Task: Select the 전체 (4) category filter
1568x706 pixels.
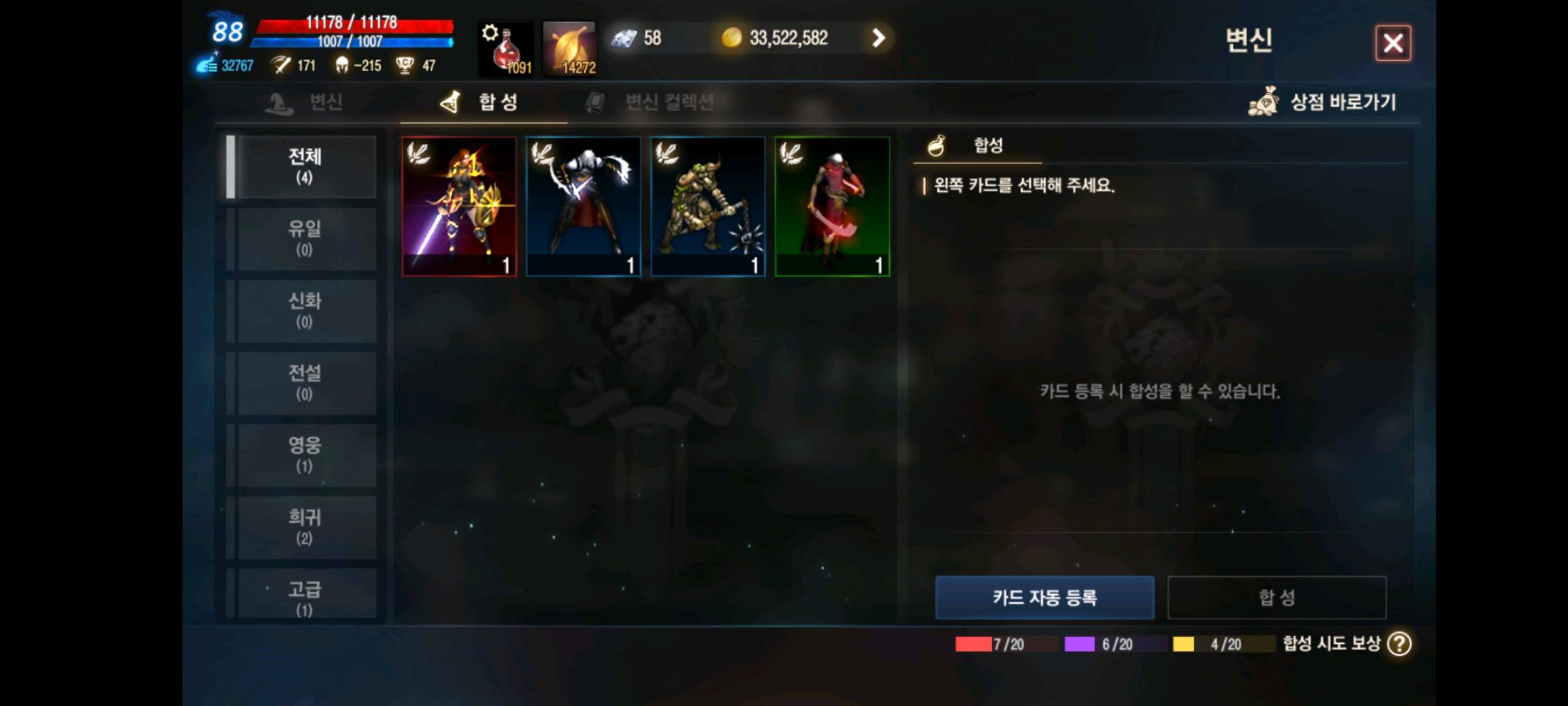Action: 304,167
